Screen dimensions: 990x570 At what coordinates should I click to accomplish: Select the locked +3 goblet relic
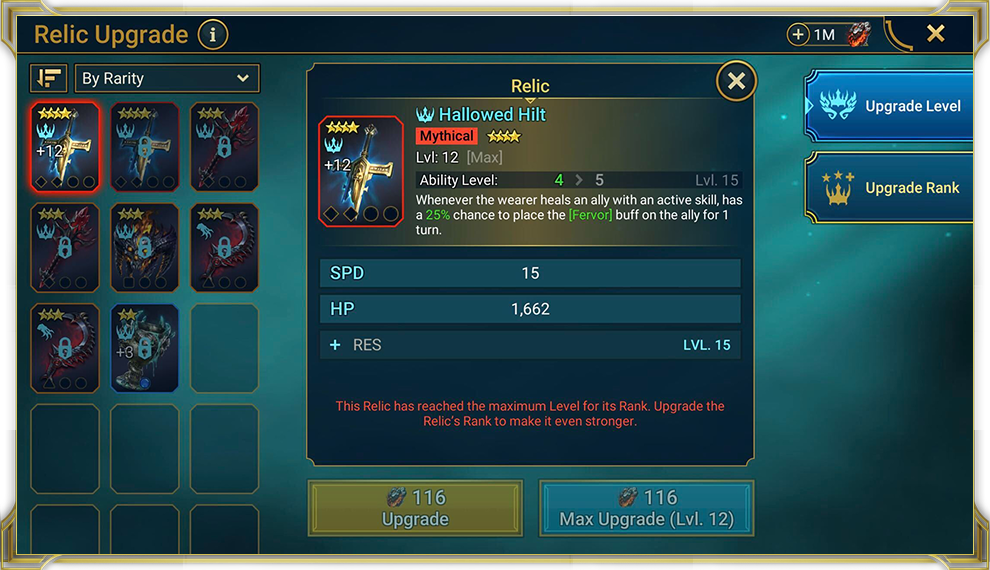145,347
